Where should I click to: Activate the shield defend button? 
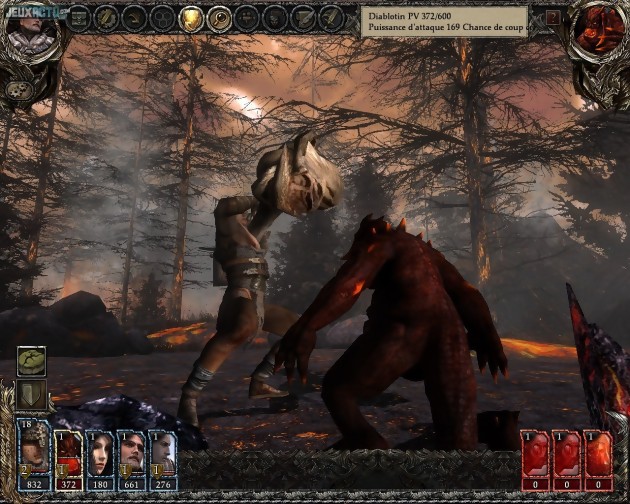point(32,394)
